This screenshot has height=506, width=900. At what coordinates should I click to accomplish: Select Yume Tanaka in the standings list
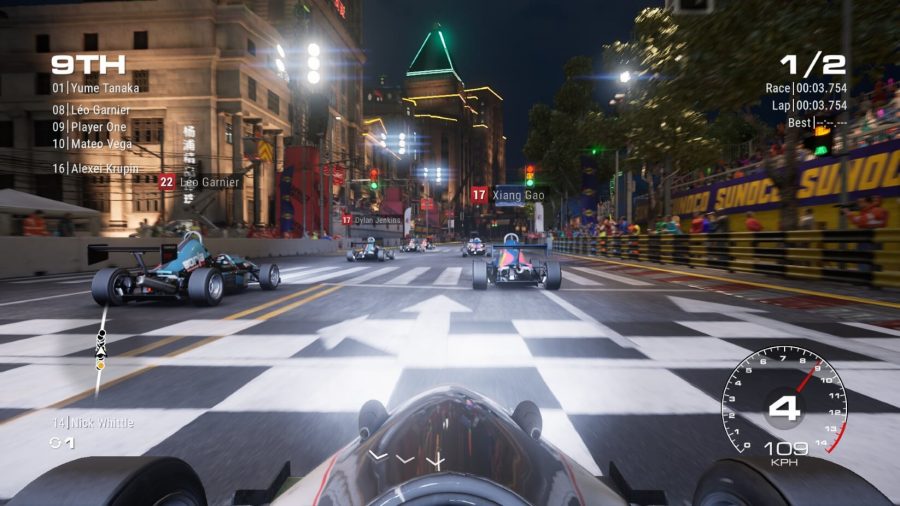[x=96, y=88]
